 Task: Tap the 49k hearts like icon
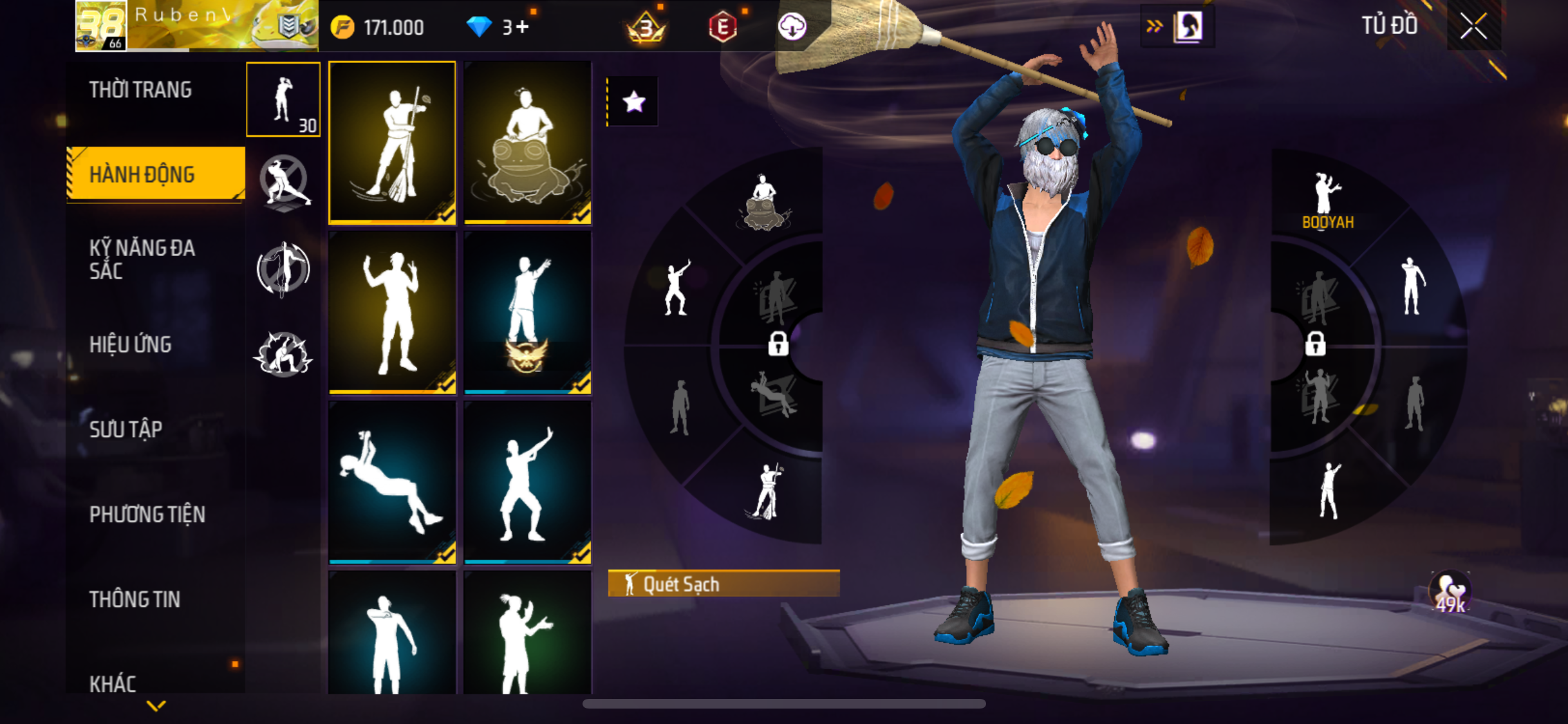click(x=1450, y=592)
